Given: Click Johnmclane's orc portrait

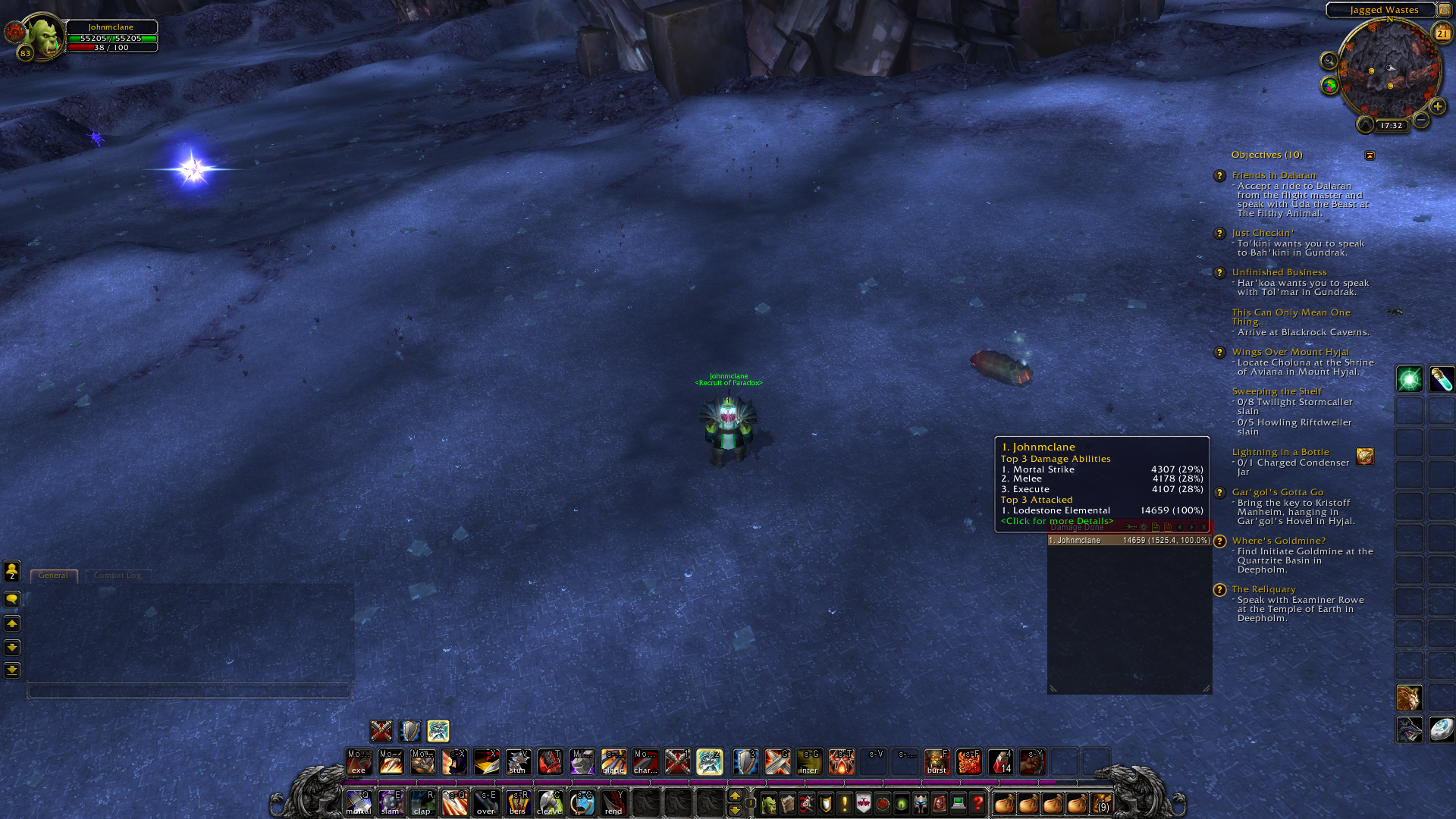Looking at the screenshot, I should 44,36.
